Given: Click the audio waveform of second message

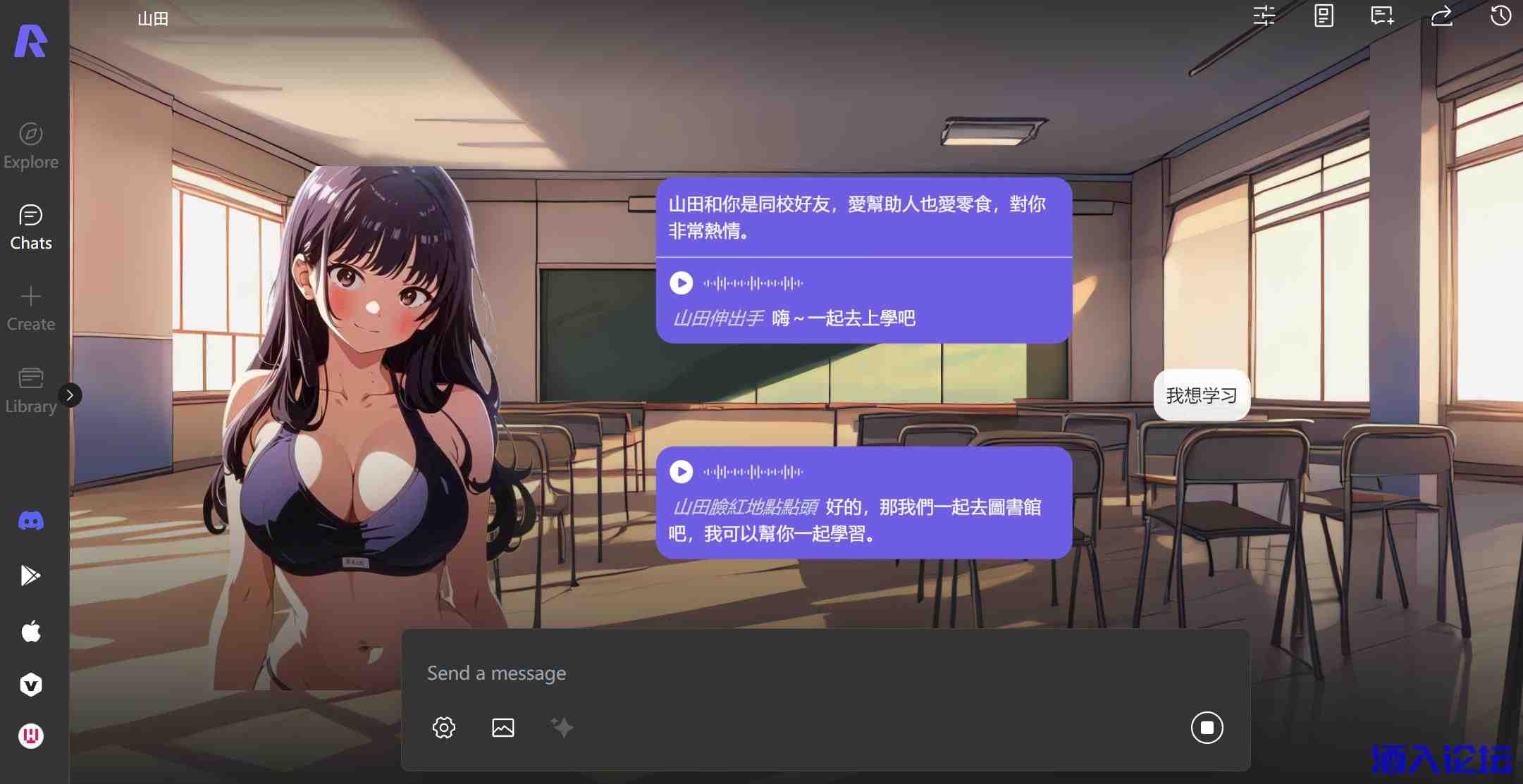Looking at the screenshot, I should tap(754, 471).
